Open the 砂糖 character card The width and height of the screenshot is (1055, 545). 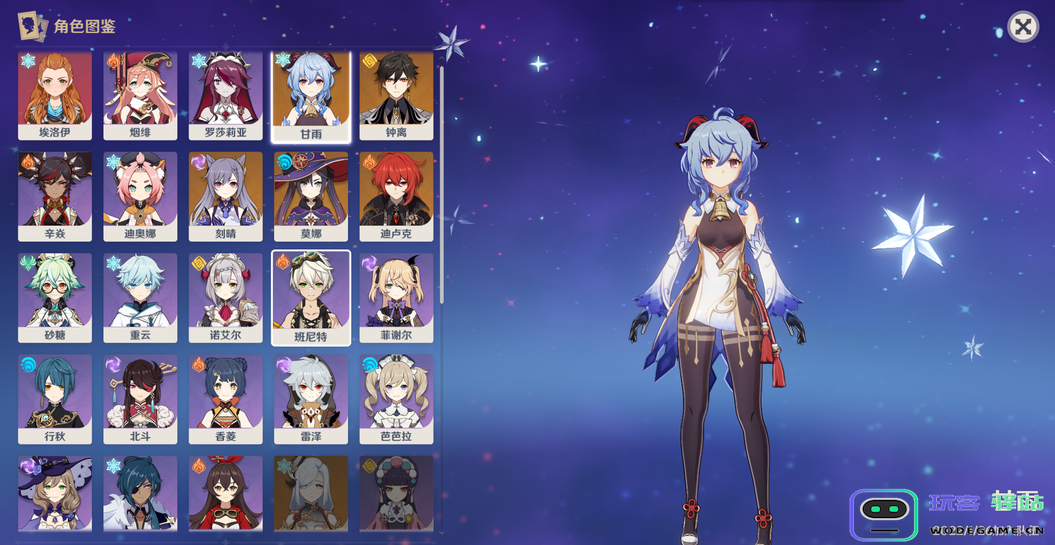click(55, 298)
